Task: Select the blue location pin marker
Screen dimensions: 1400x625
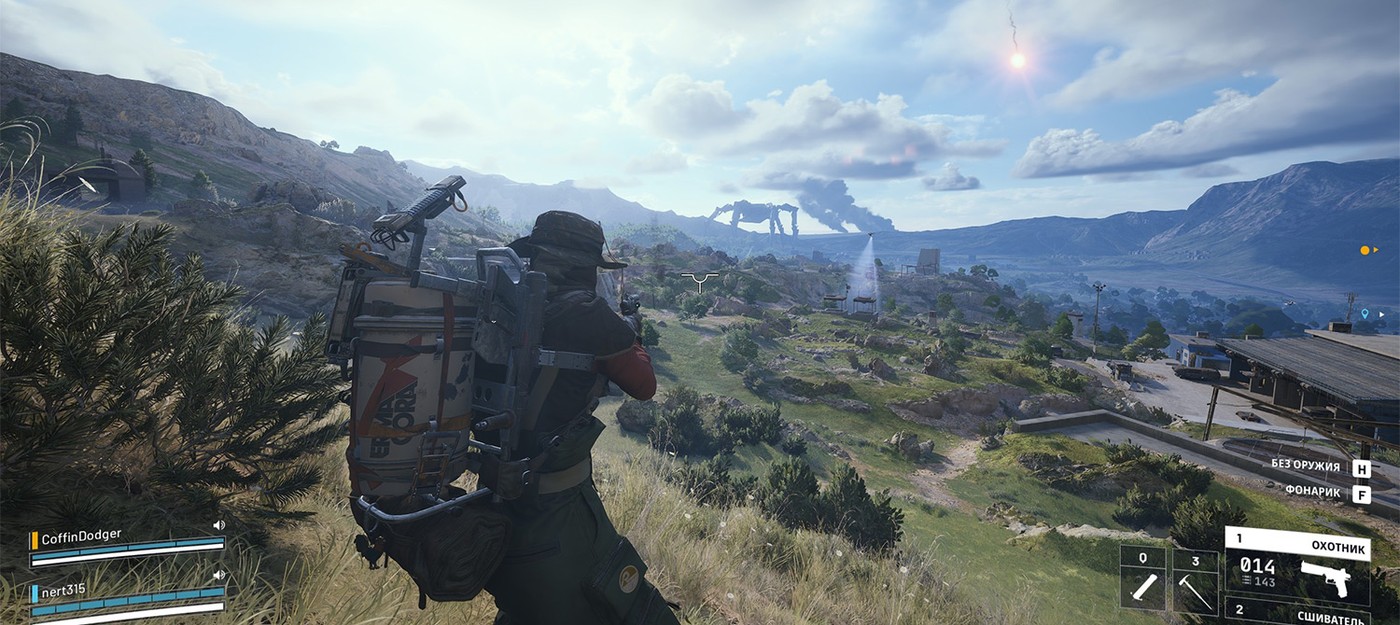Action: [x=1364, y=314]
